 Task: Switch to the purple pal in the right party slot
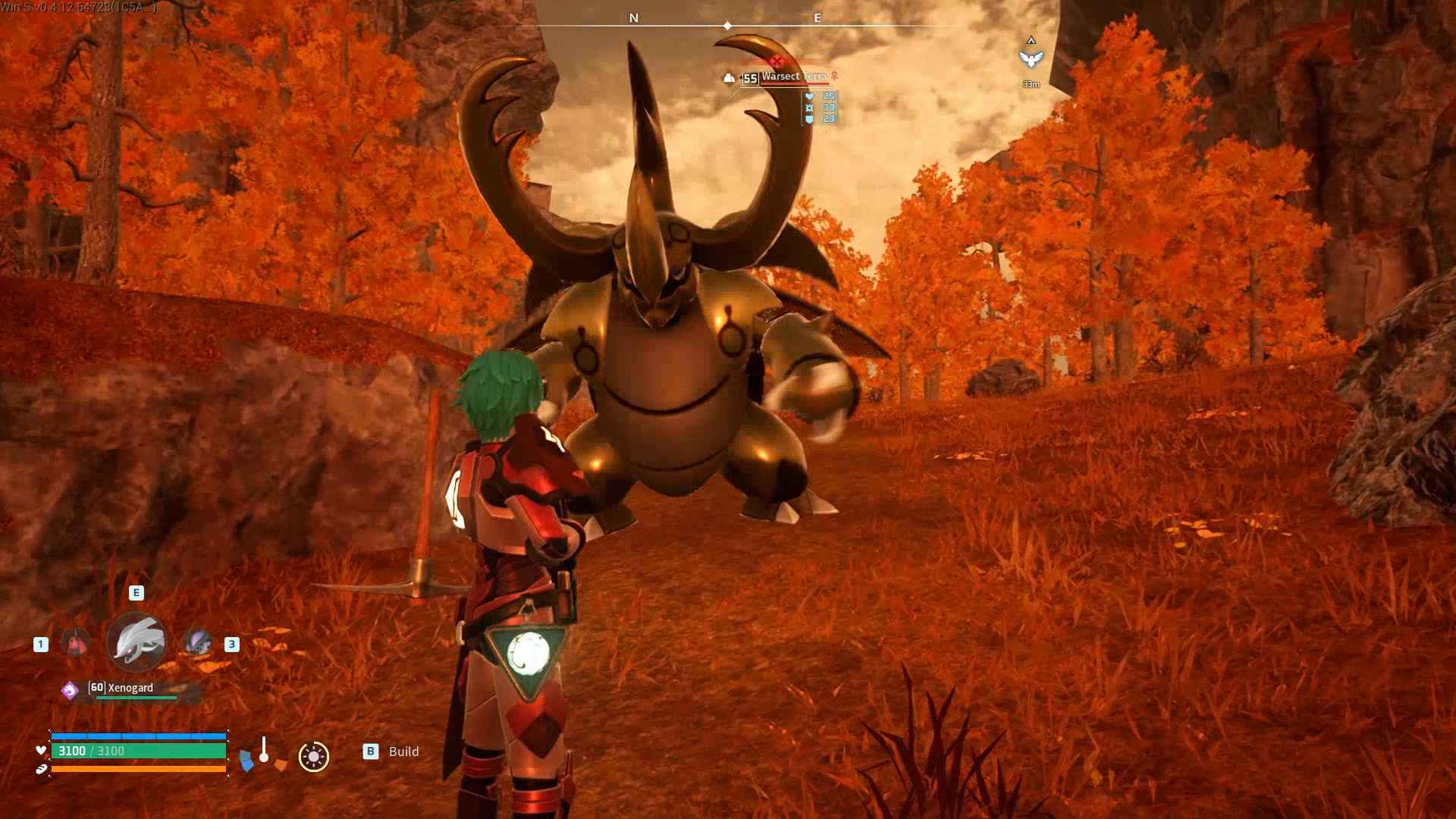coord(198,643)
